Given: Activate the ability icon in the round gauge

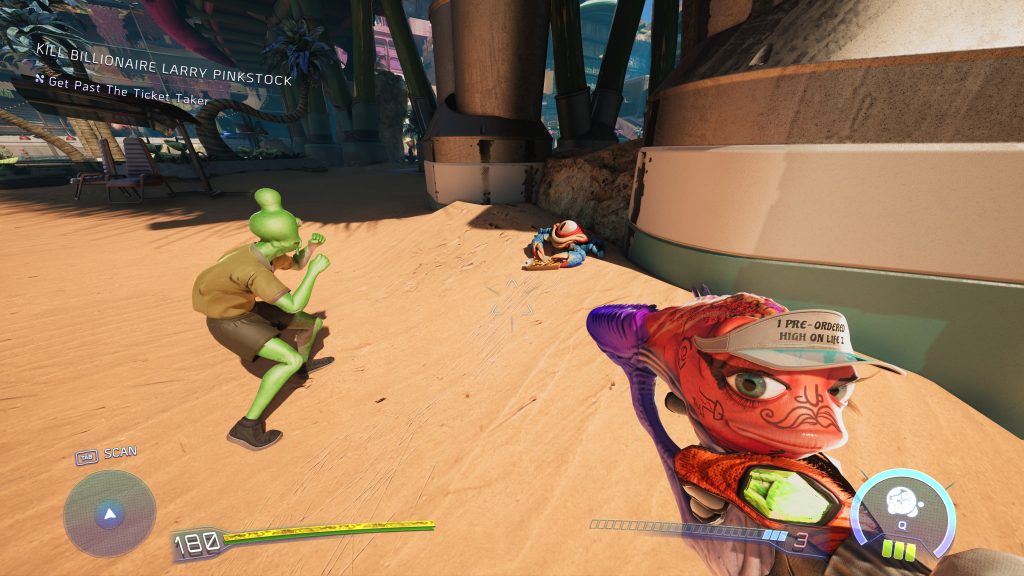Looking at the screenshot, I should 902,501.
